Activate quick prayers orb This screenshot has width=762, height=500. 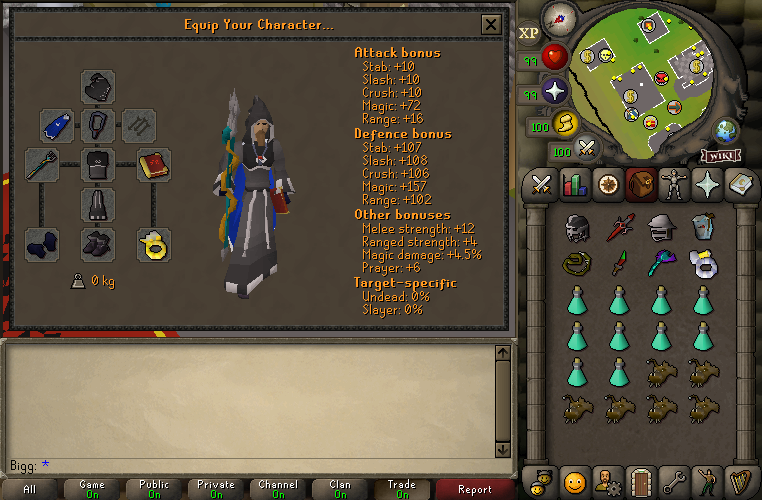[554, 93]
